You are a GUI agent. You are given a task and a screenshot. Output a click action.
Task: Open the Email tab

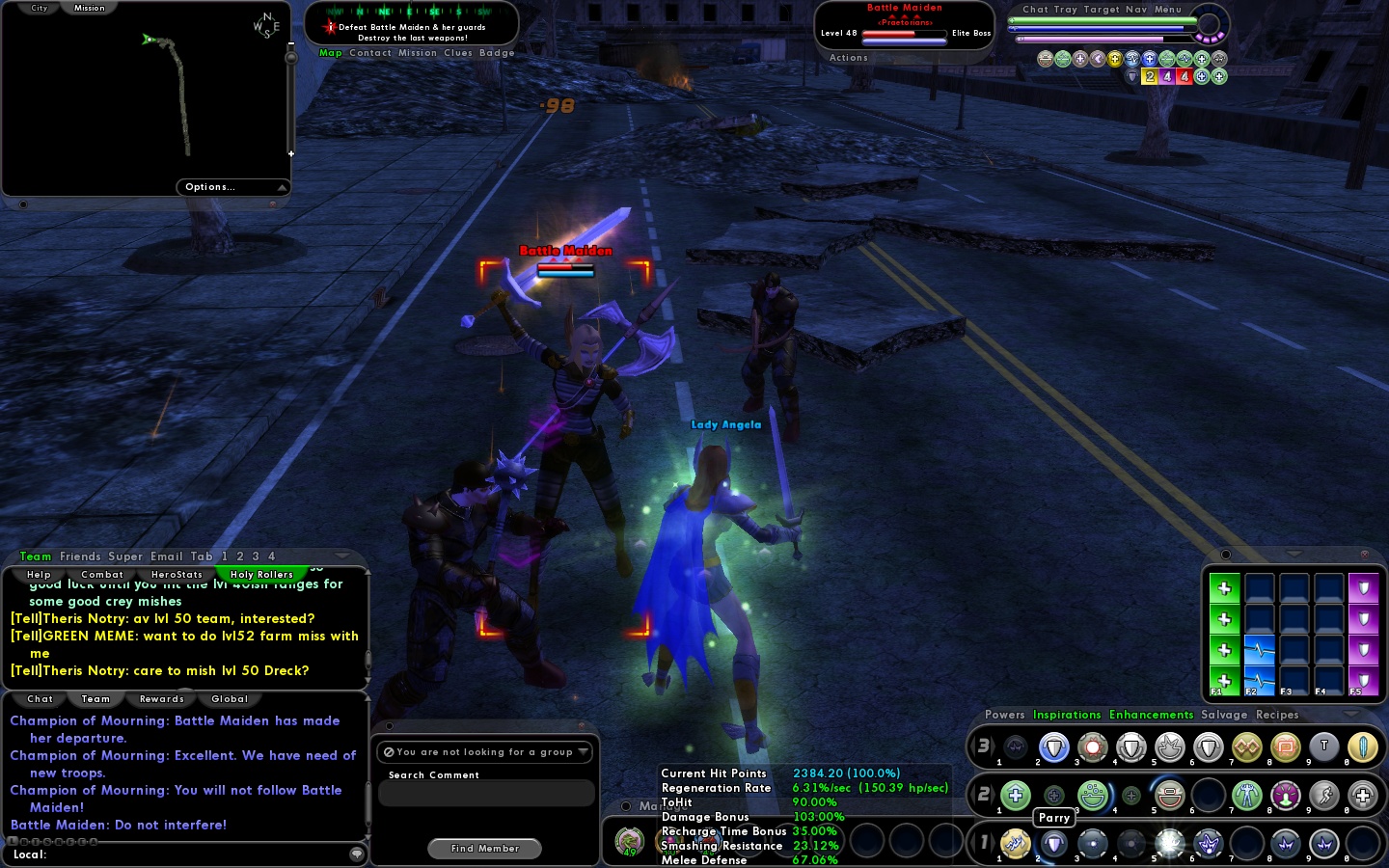166,556
